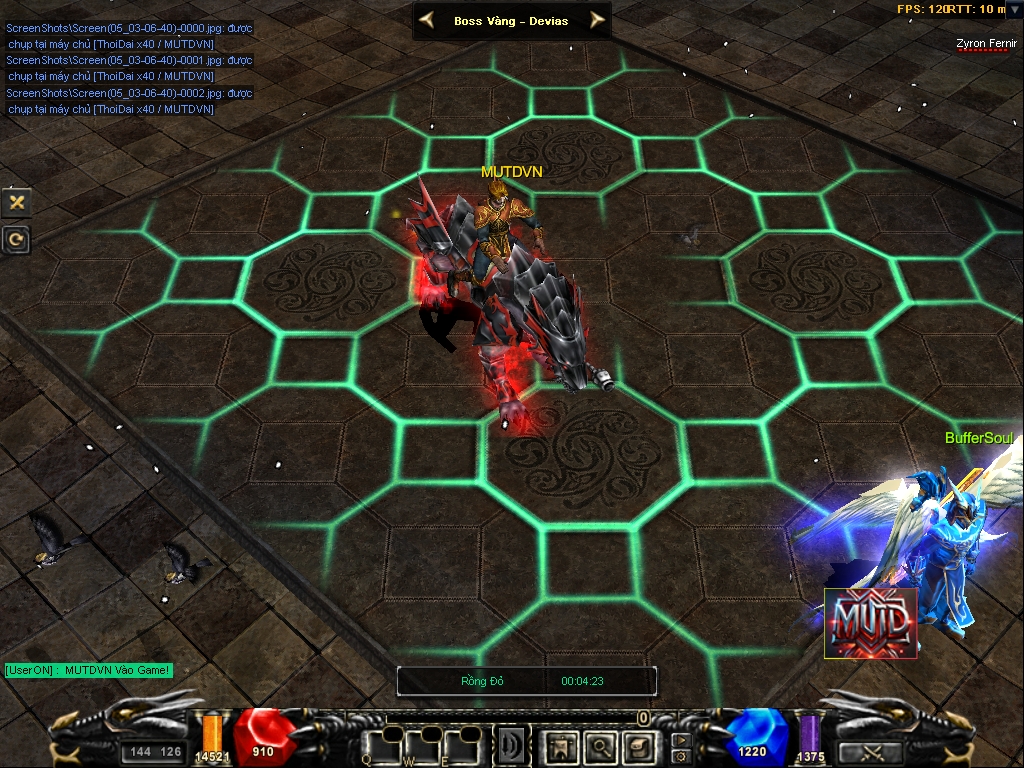Click the small play arrow button

pos(681,740)
